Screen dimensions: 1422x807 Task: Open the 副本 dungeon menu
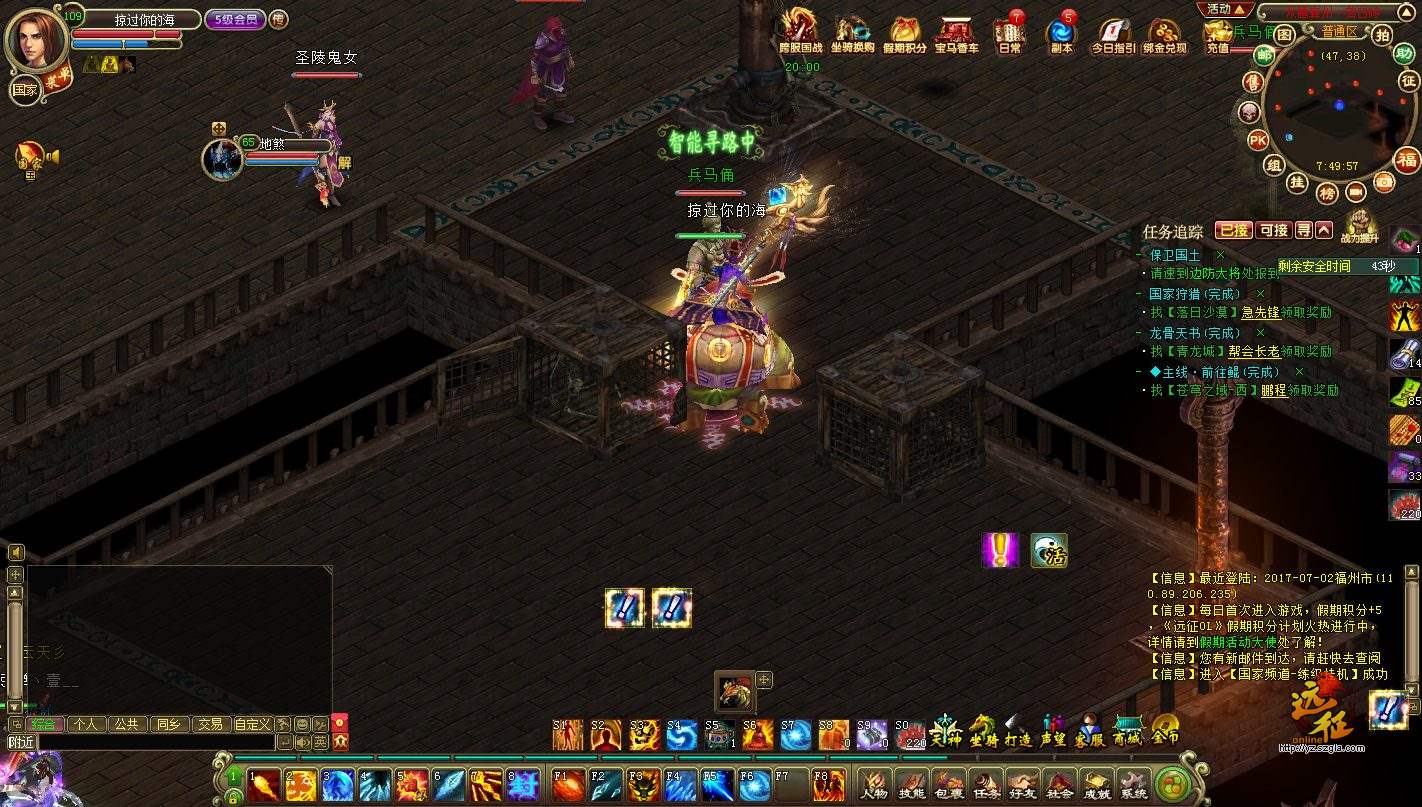click(x=1061, y=36)
